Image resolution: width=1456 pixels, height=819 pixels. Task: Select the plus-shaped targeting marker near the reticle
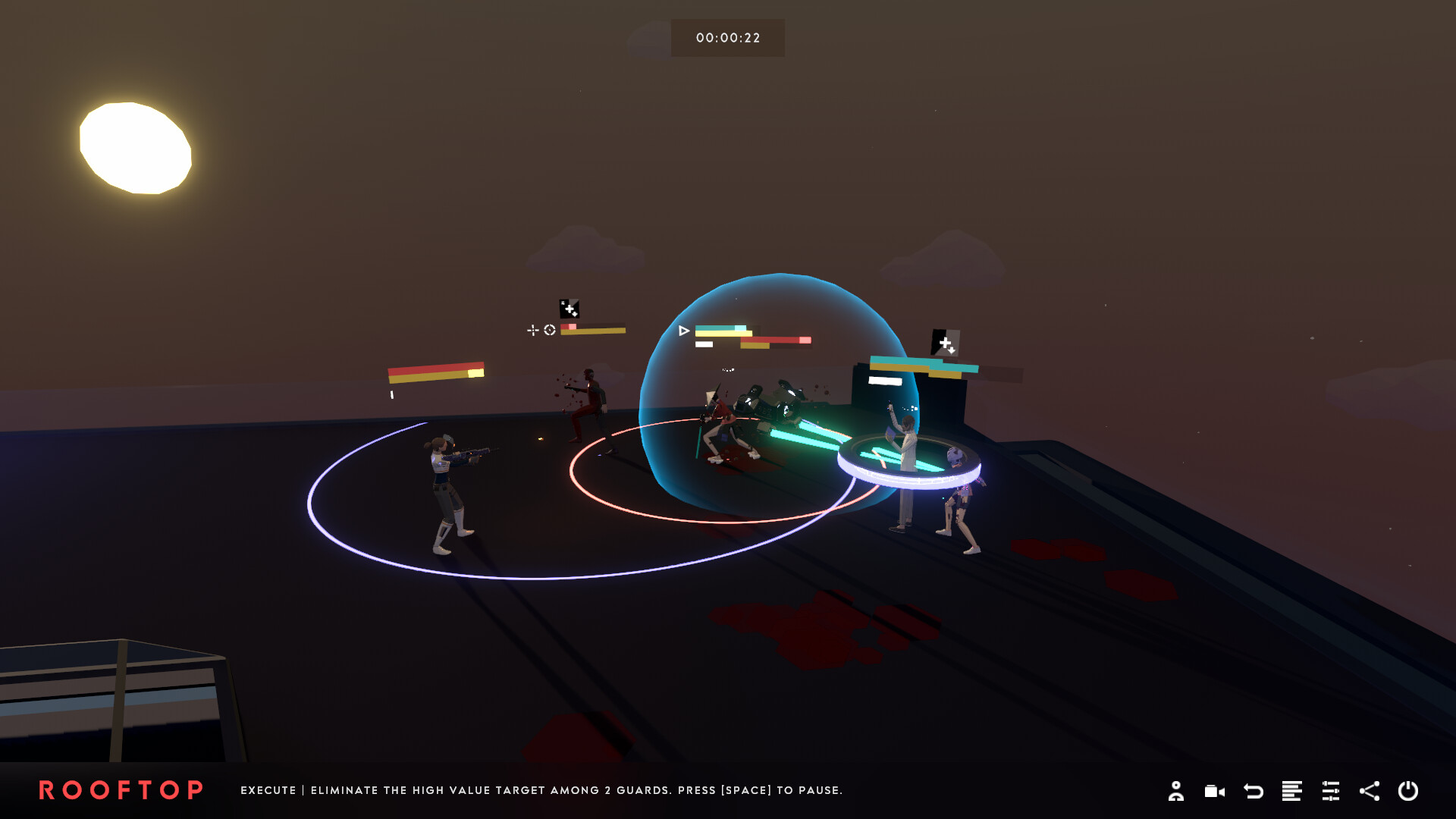(533, 331)
